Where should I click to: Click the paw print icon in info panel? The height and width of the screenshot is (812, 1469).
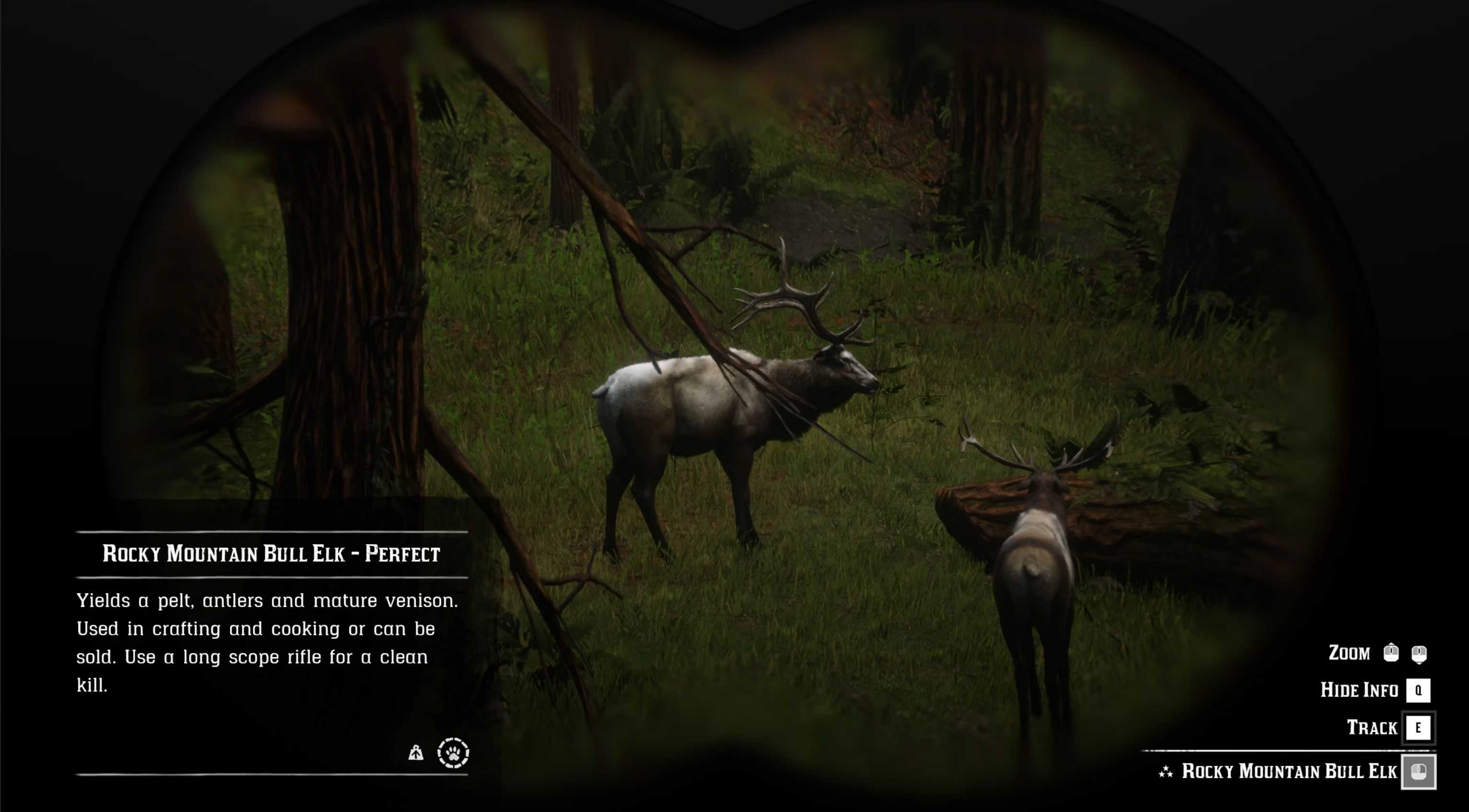pyautogui.click(x=453, y=753)
